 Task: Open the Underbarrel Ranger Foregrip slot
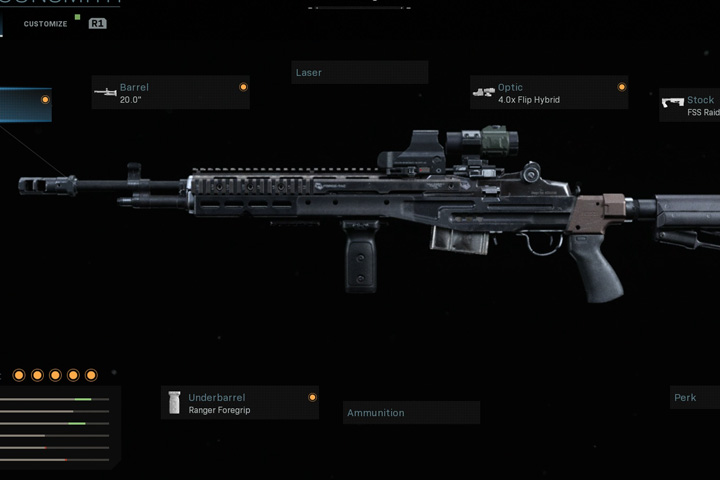[240, 403]
